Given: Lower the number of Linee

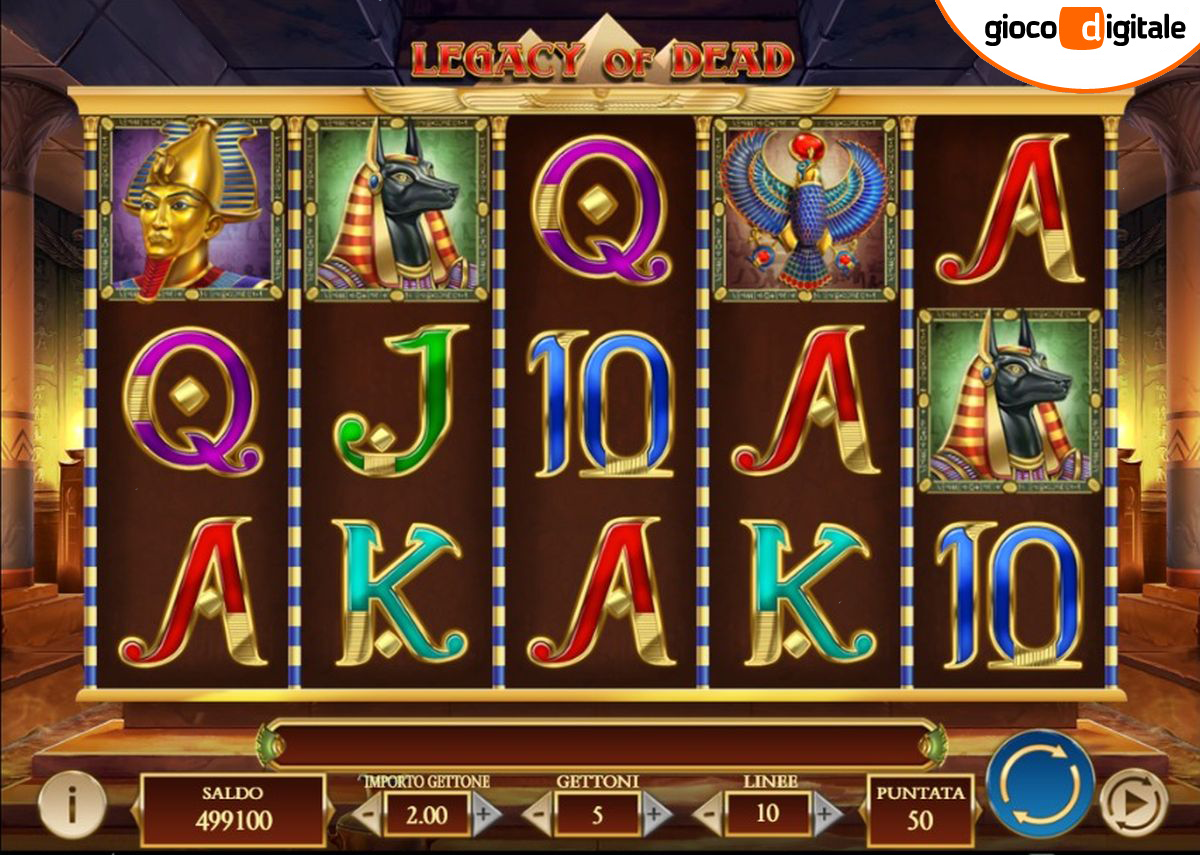Looking at the screenshot, I should click(709, 816).
